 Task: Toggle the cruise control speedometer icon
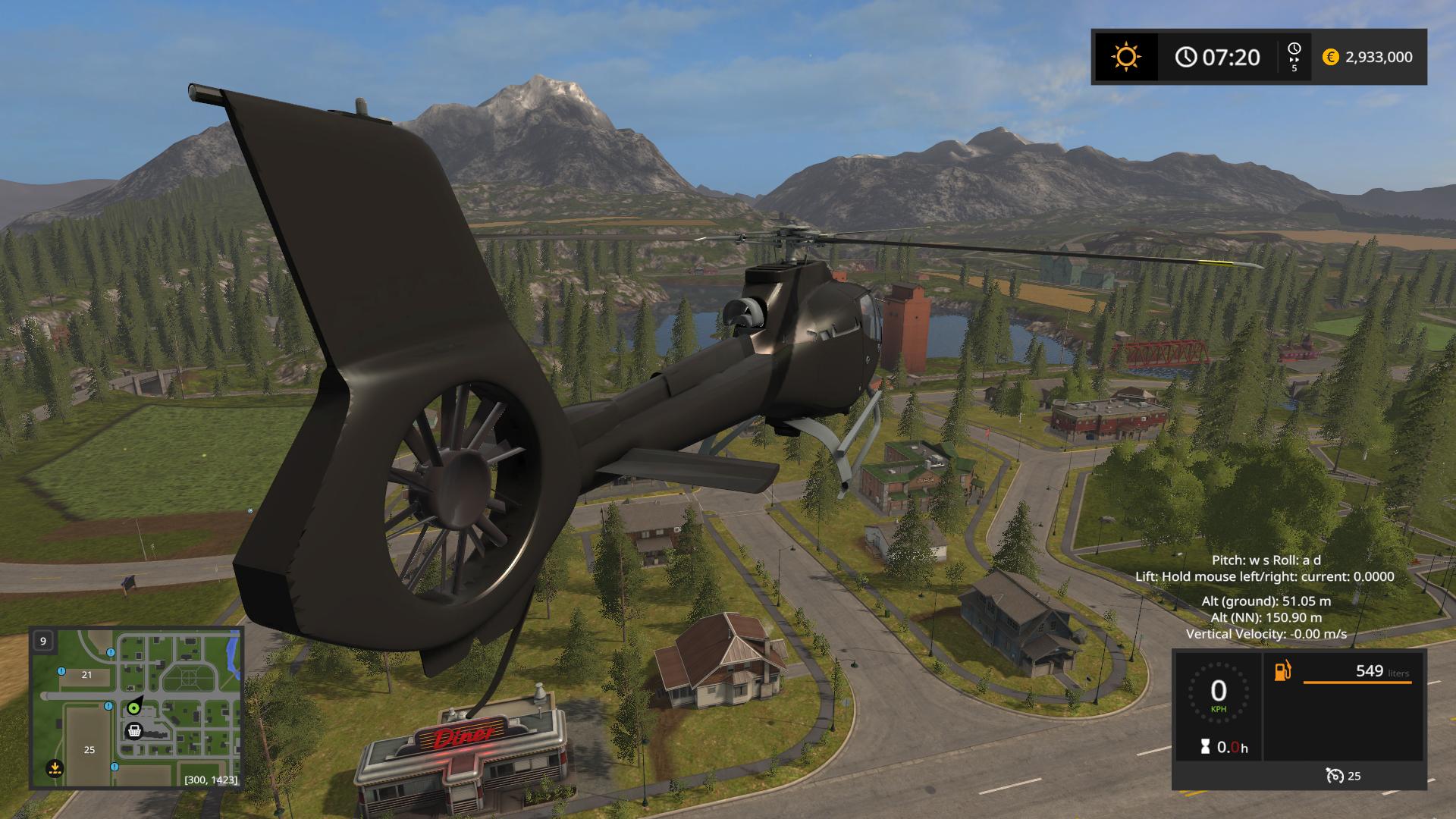coord(1334,775)
